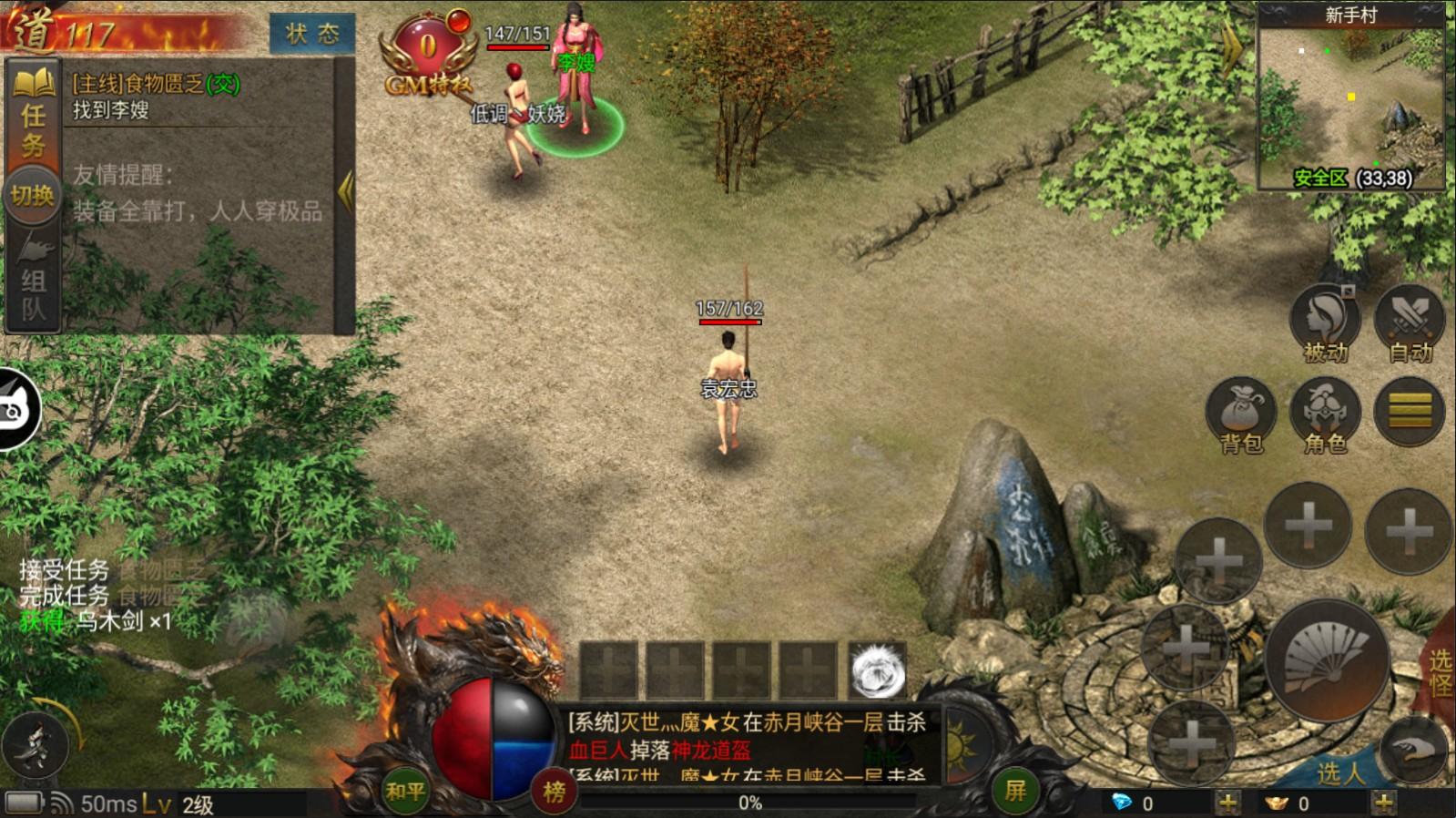Collapse the quest panel with the arrow

tap(345, 191)
